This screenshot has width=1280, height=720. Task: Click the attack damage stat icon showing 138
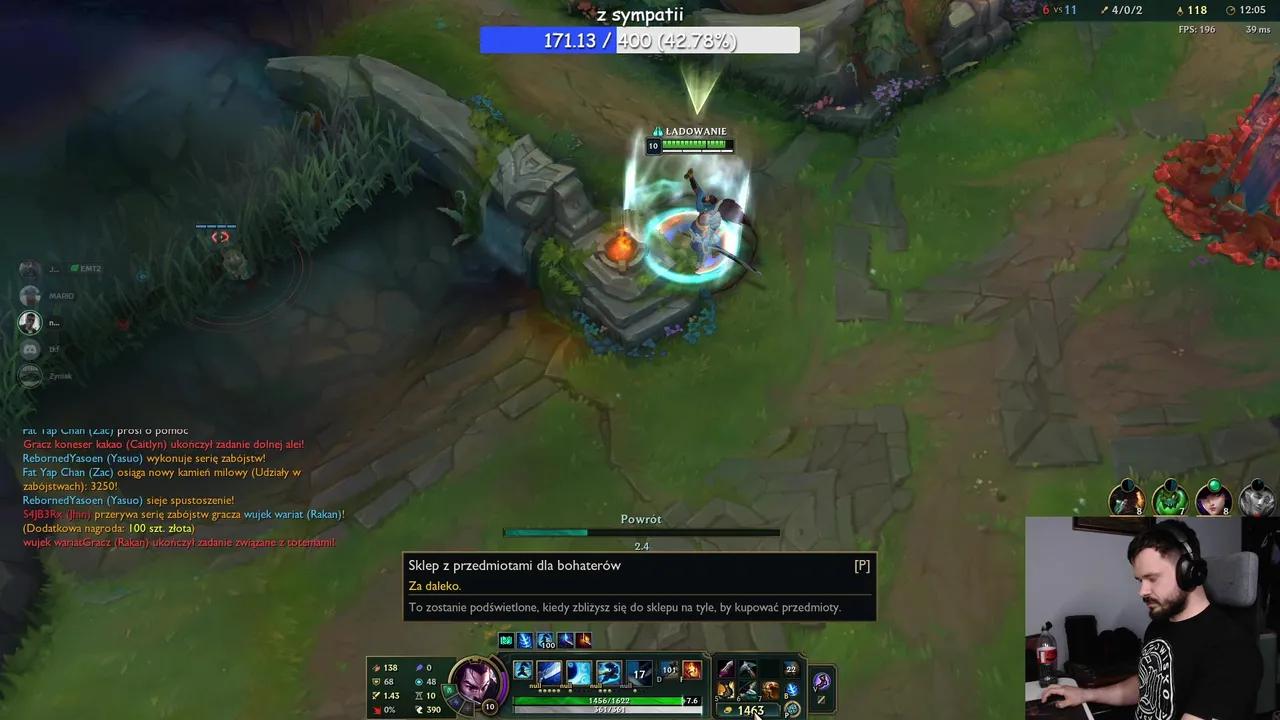(377, 667)
